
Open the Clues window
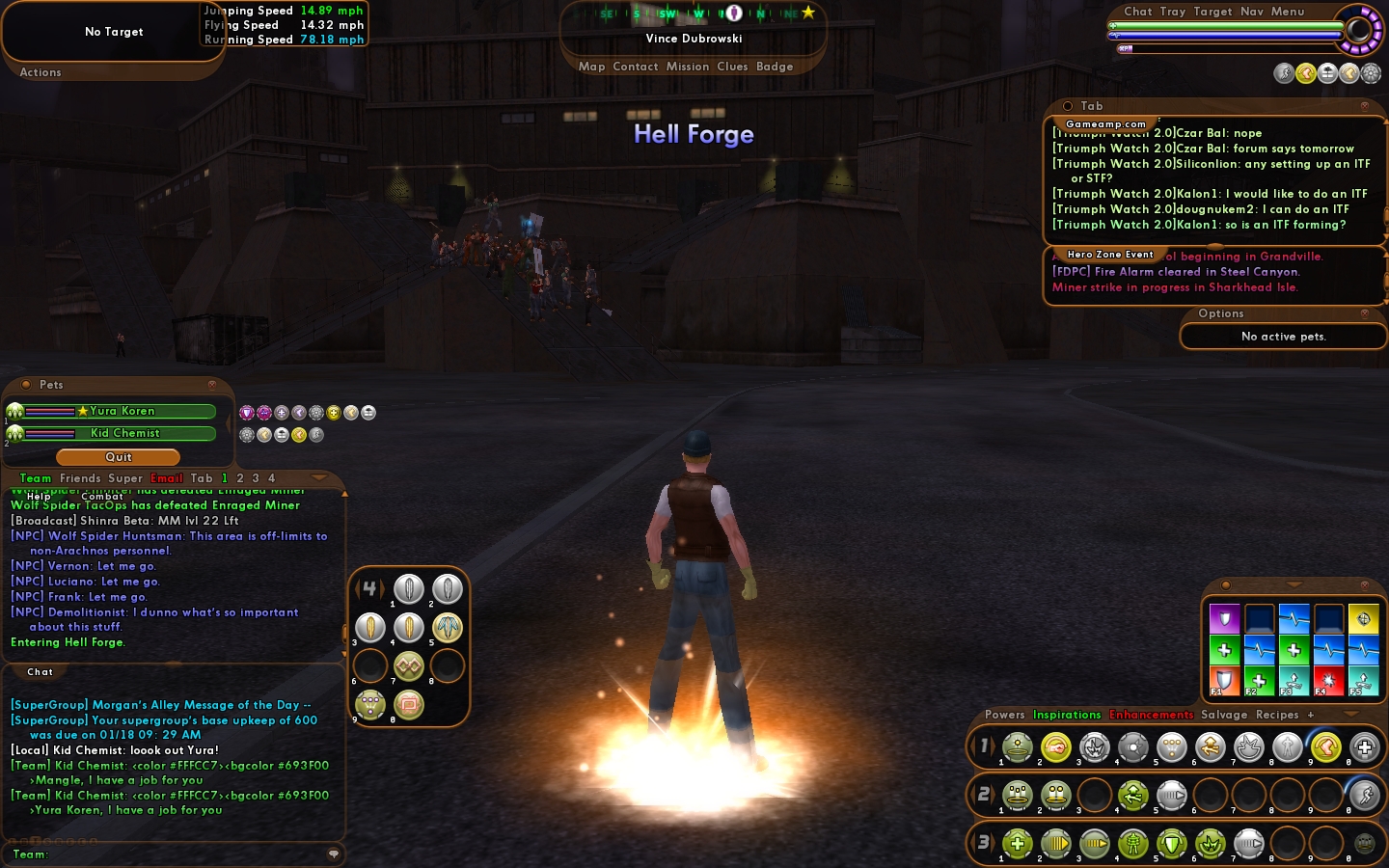[x=732, y=67]
